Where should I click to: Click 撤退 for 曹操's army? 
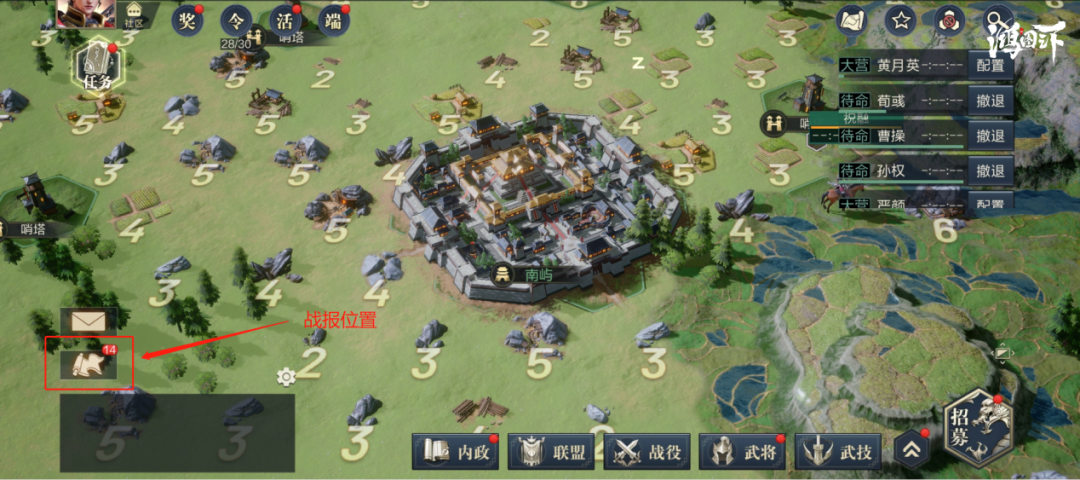(990, 135)
